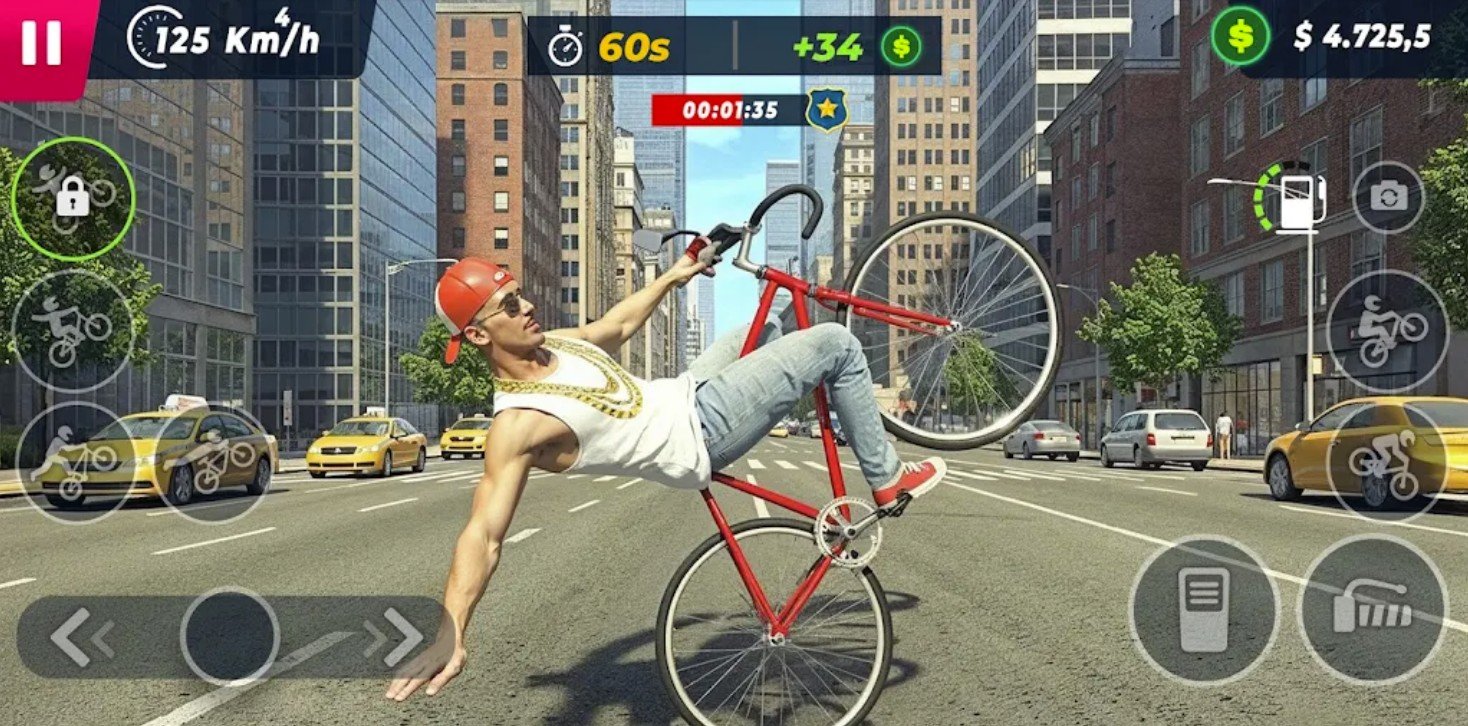The width and height of the screenshot is (1468, 726).
Task: Hit the brake pedal
Action: 1204,610
